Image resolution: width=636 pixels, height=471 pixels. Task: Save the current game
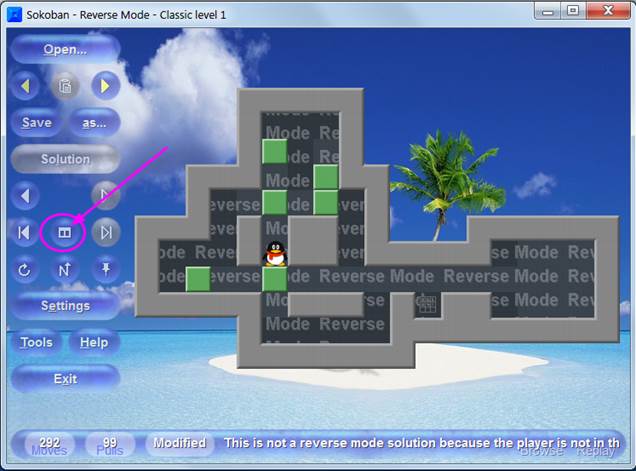pos(36,123)
